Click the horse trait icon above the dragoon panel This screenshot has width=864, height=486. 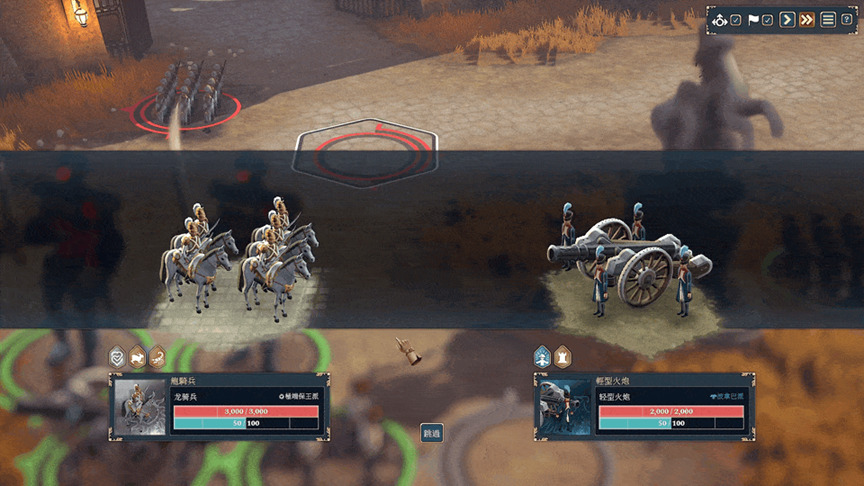(137, 355)
